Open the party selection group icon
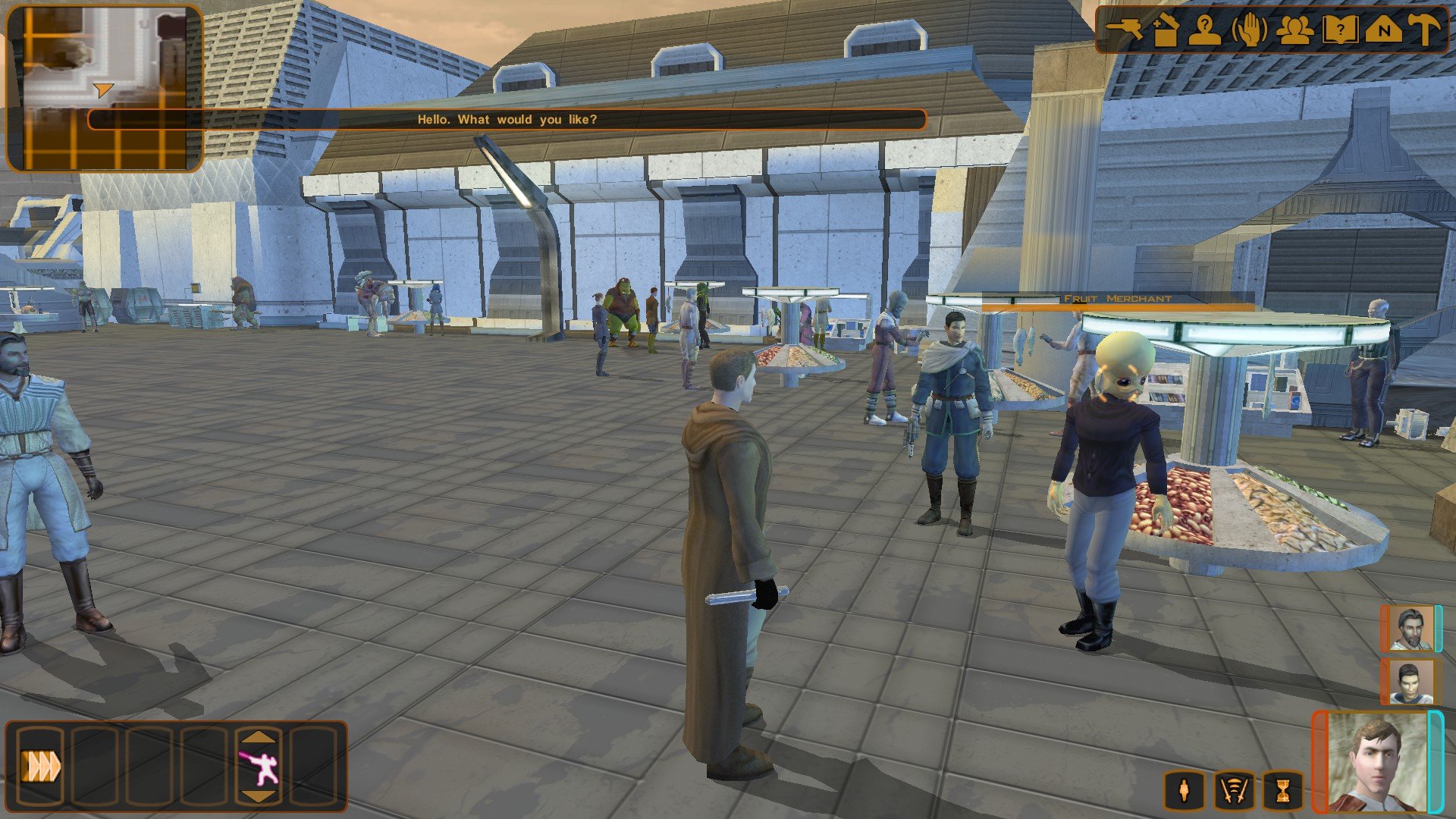 pyautogui.click(x=1294, y=30)
